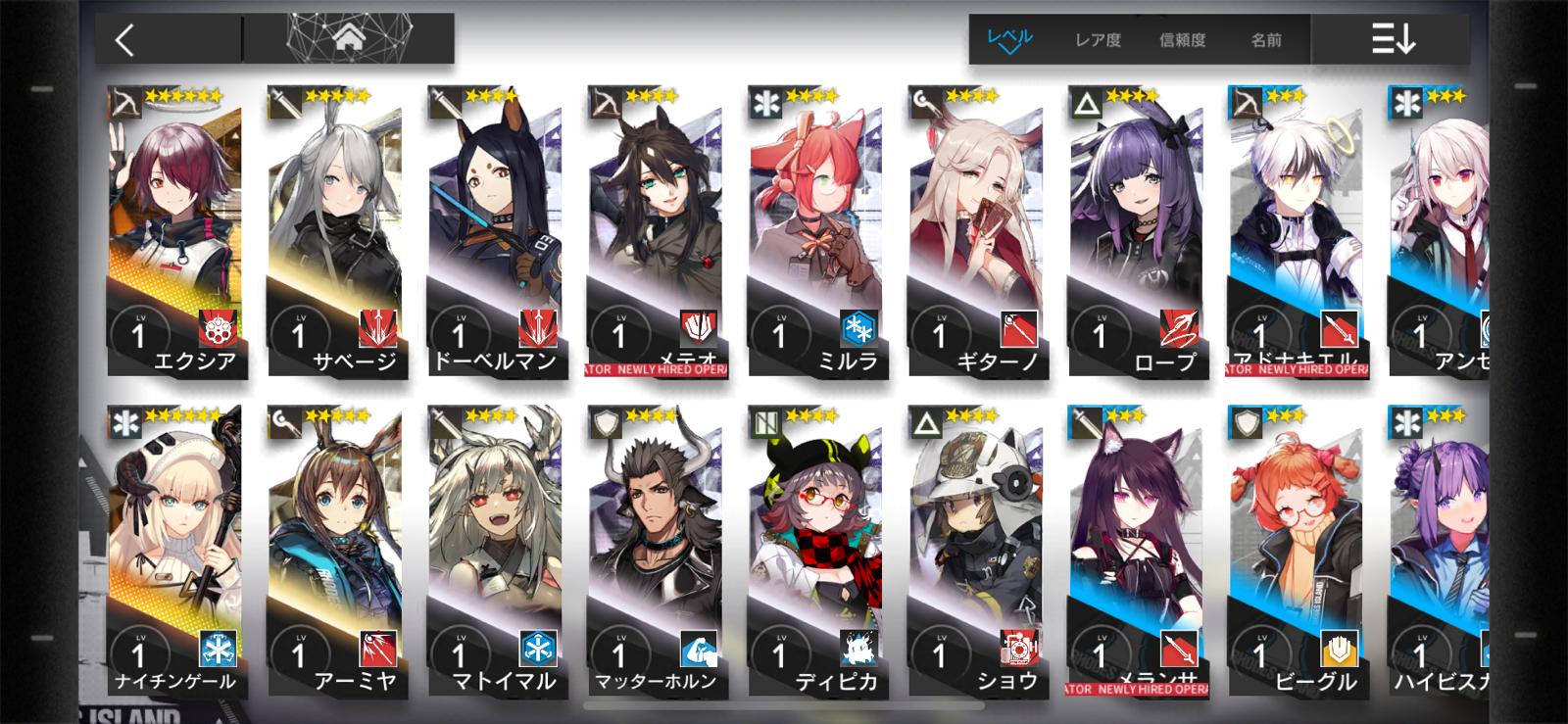Choose the サベージ operator card
Viewport: 1568px width, 724px height.
[x=334, y=231]
